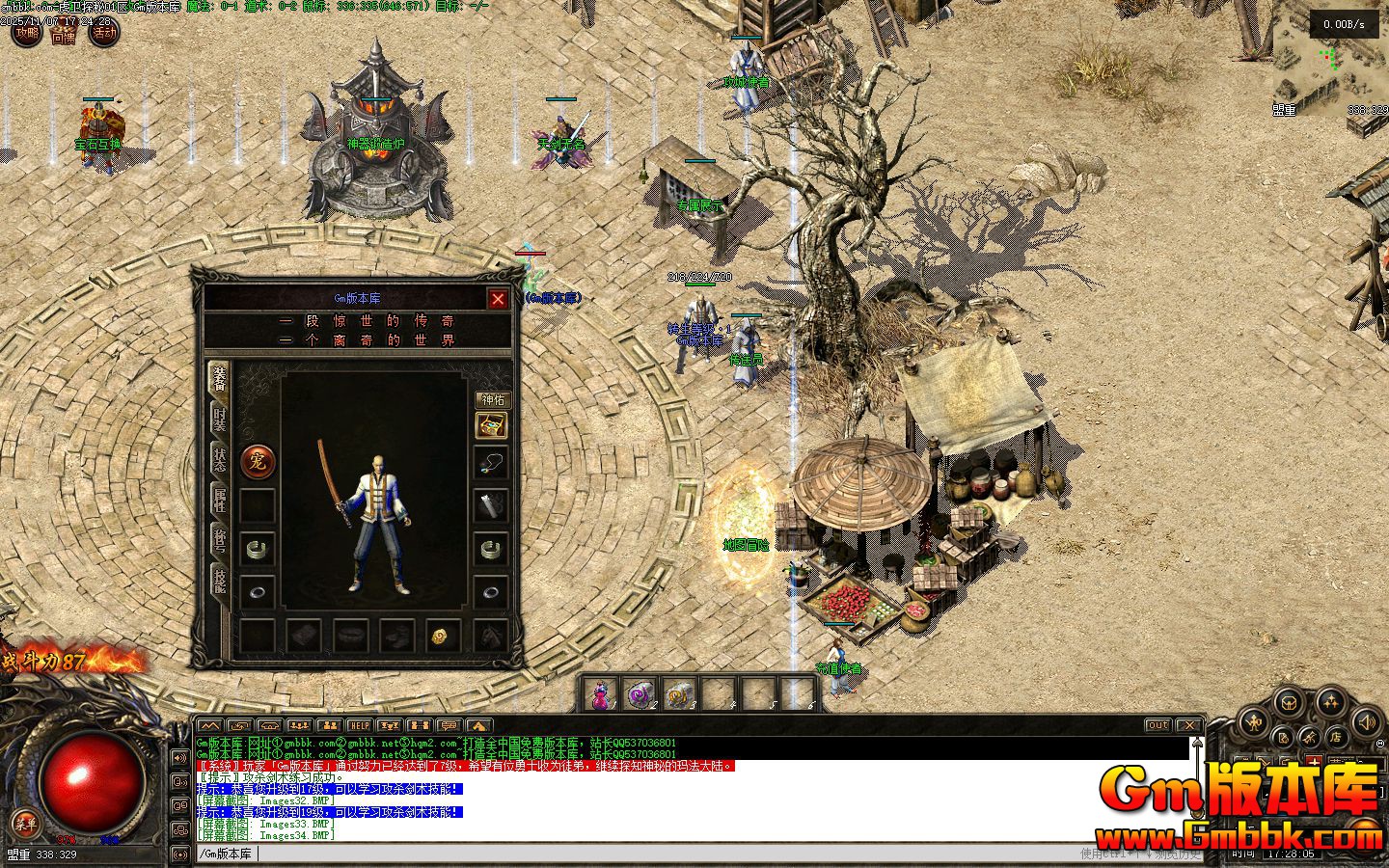The width and height of the screenshot is (1389, 868).
Task: Show the 属性 attributes tab
Action: tap(220, 502)
